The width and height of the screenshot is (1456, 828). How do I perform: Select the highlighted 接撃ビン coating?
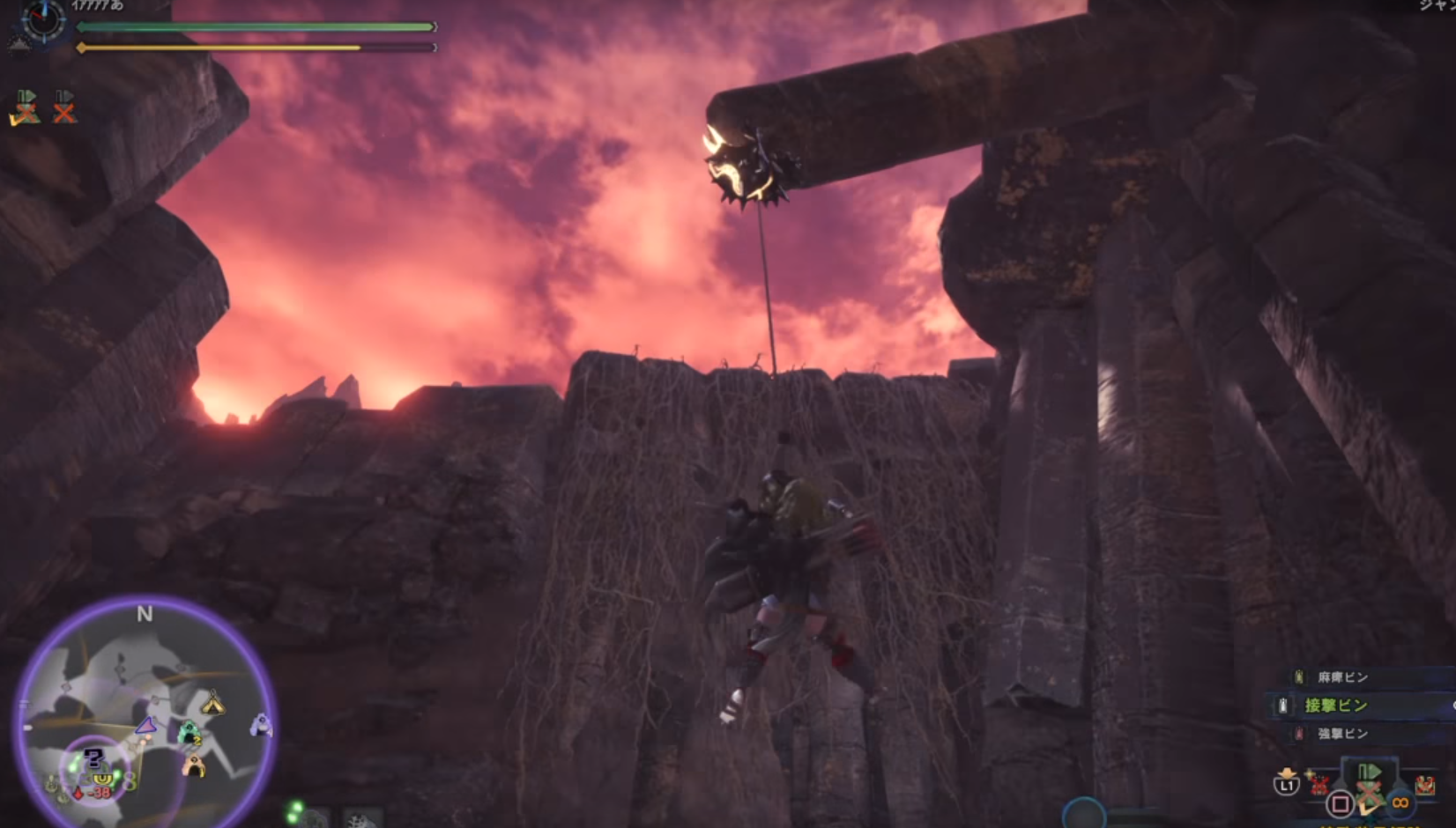(x=1335, y=705)
